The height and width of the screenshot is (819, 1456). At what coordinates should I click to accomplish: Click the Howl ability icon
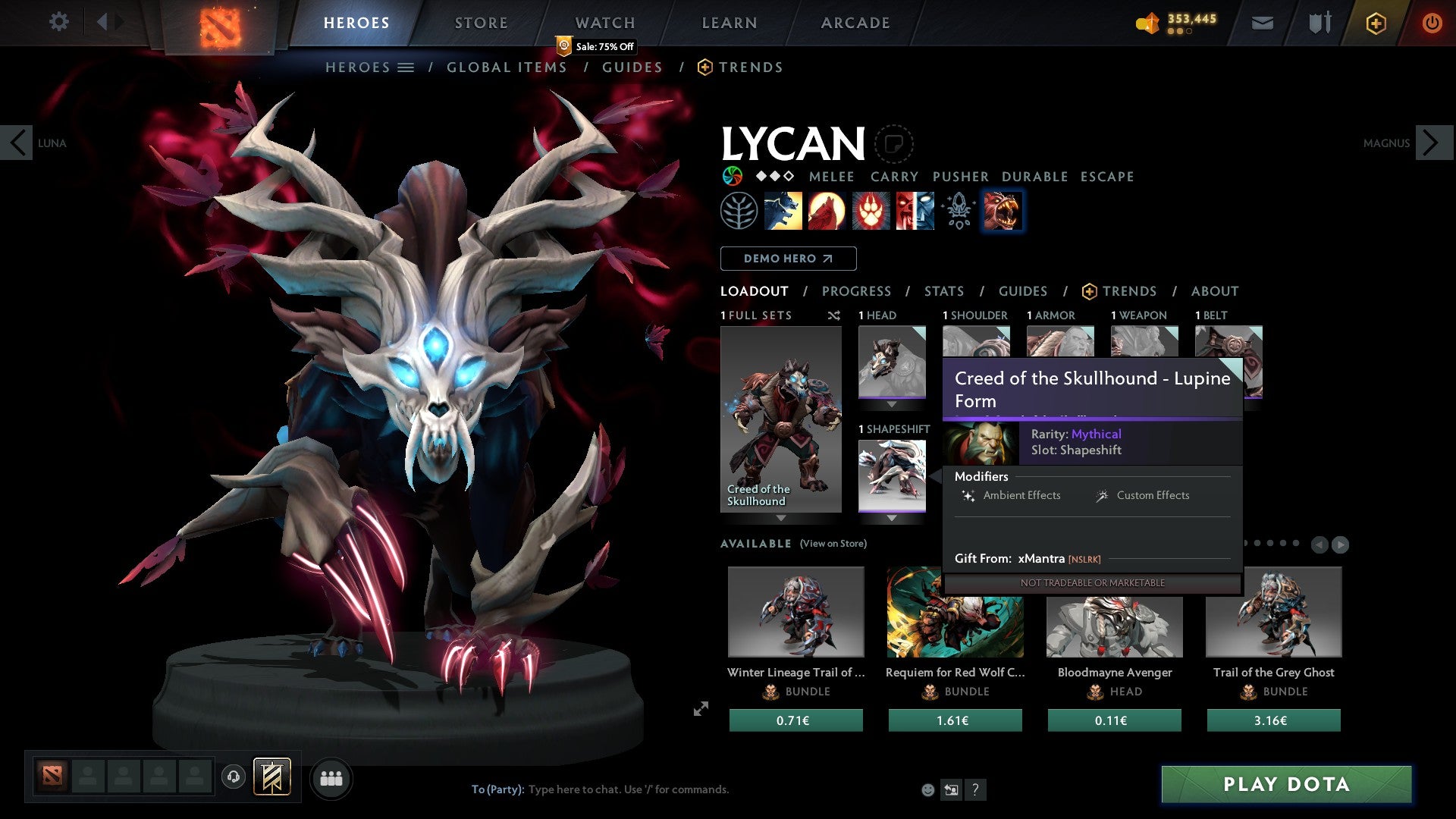[x=827, y=211]
